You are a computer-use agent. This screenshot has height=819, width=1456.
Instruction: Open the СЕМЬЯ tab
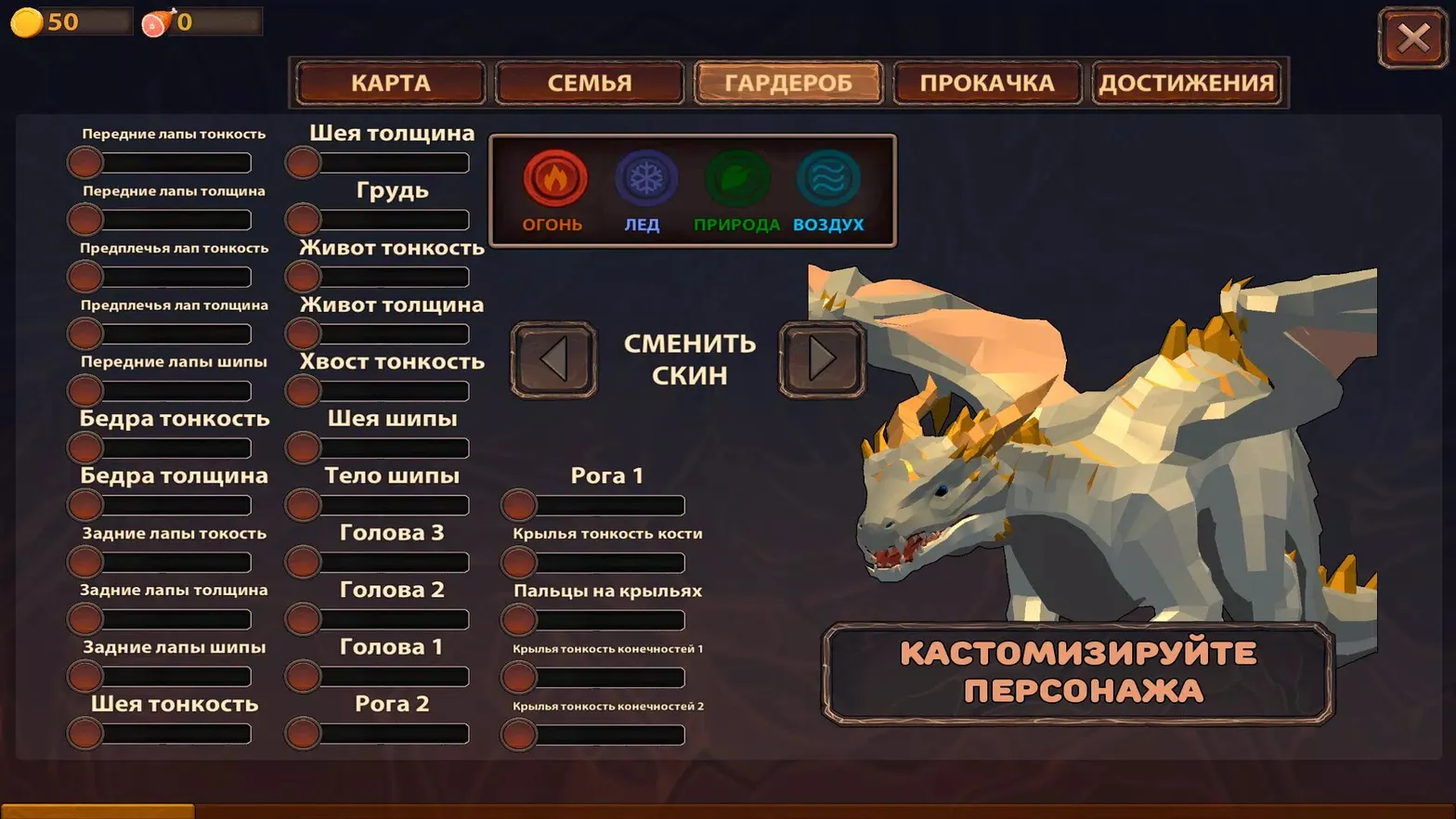point(589,83)
